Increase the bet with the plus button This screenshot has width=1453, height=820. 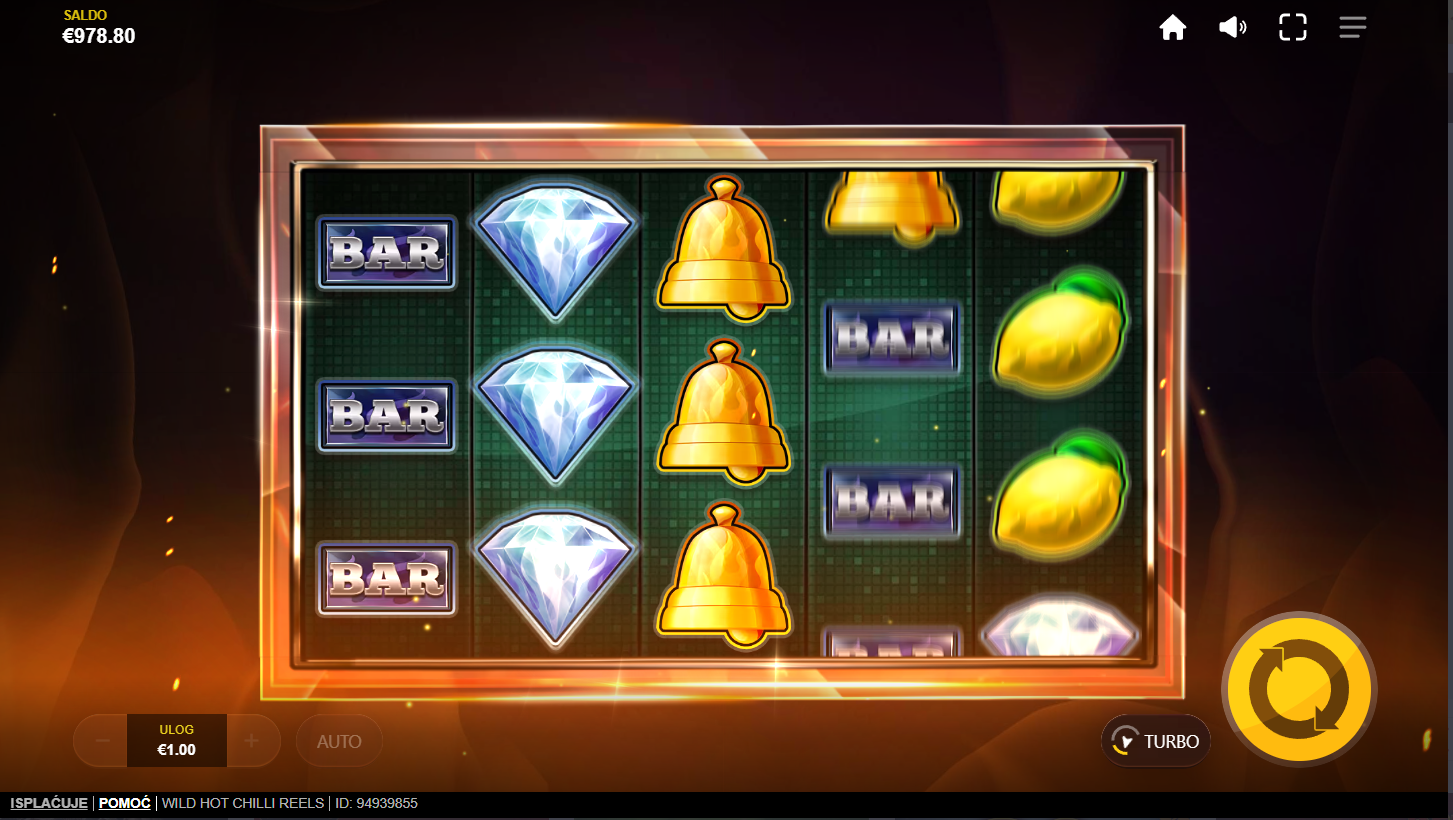[x=252, y=741]
